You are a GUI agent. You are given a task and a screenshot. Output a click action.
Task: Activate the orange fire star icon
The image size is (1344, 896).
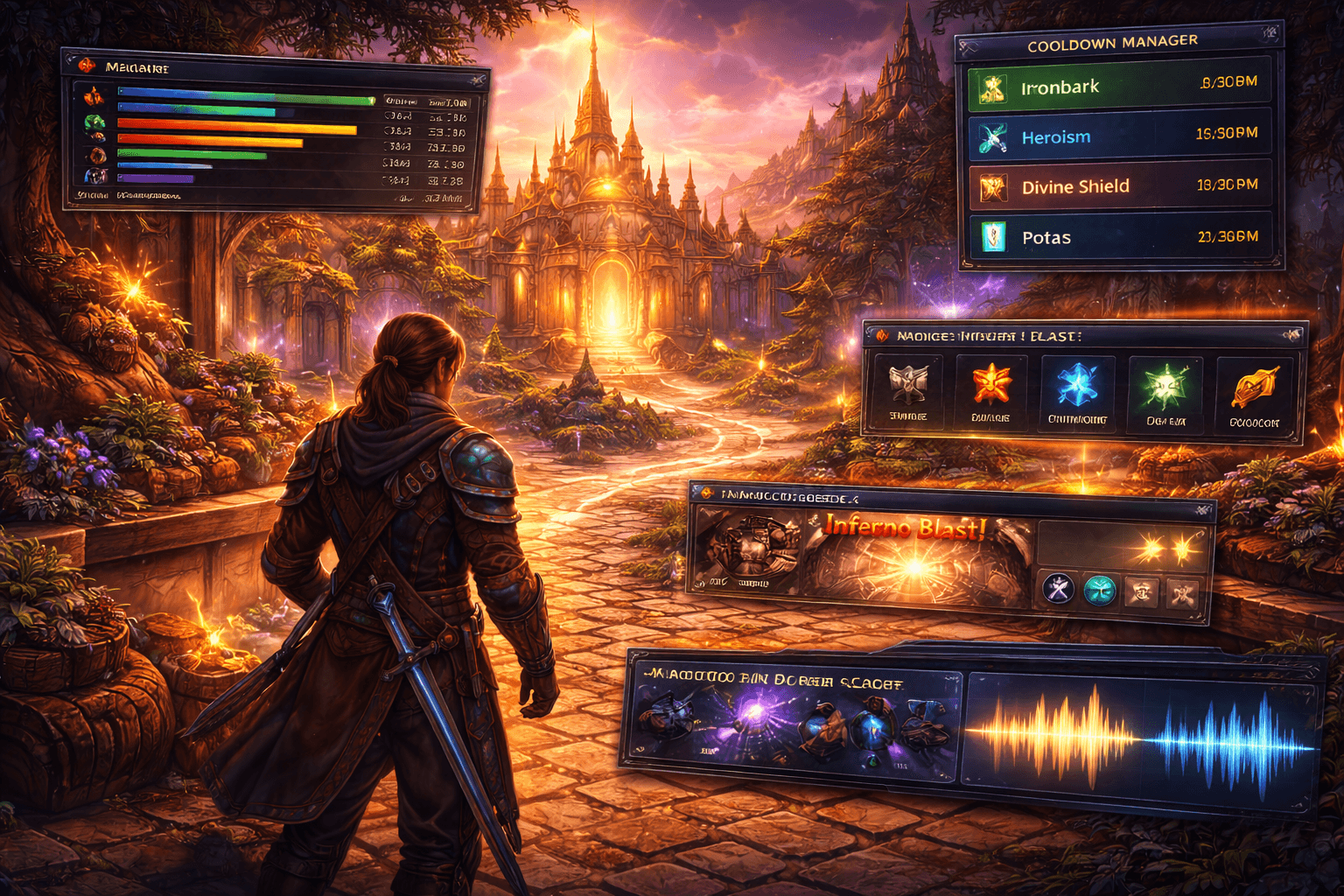click(991, 385)
